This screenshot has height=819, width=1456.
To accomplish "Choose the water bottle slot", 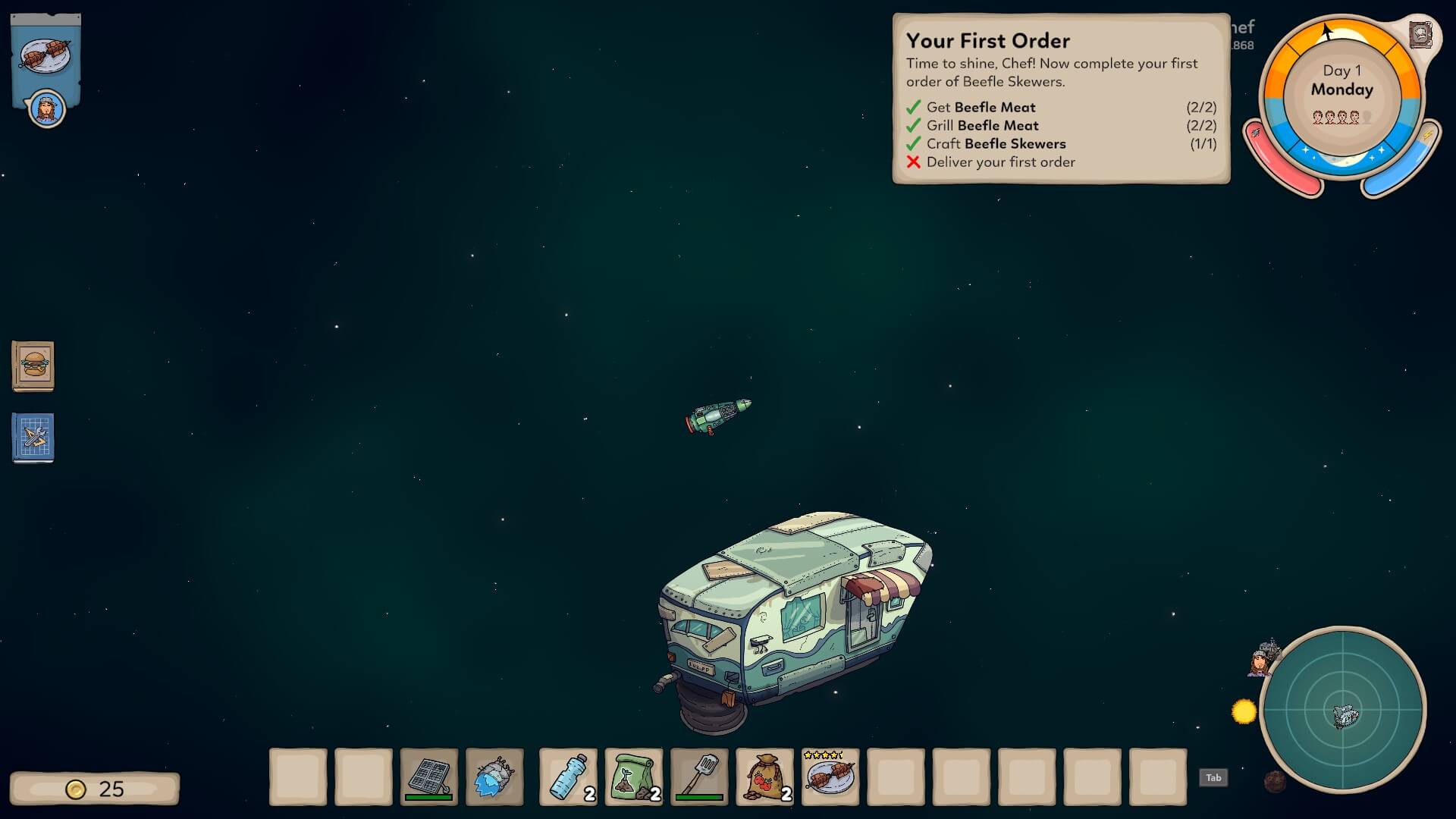I will point(568,777).
